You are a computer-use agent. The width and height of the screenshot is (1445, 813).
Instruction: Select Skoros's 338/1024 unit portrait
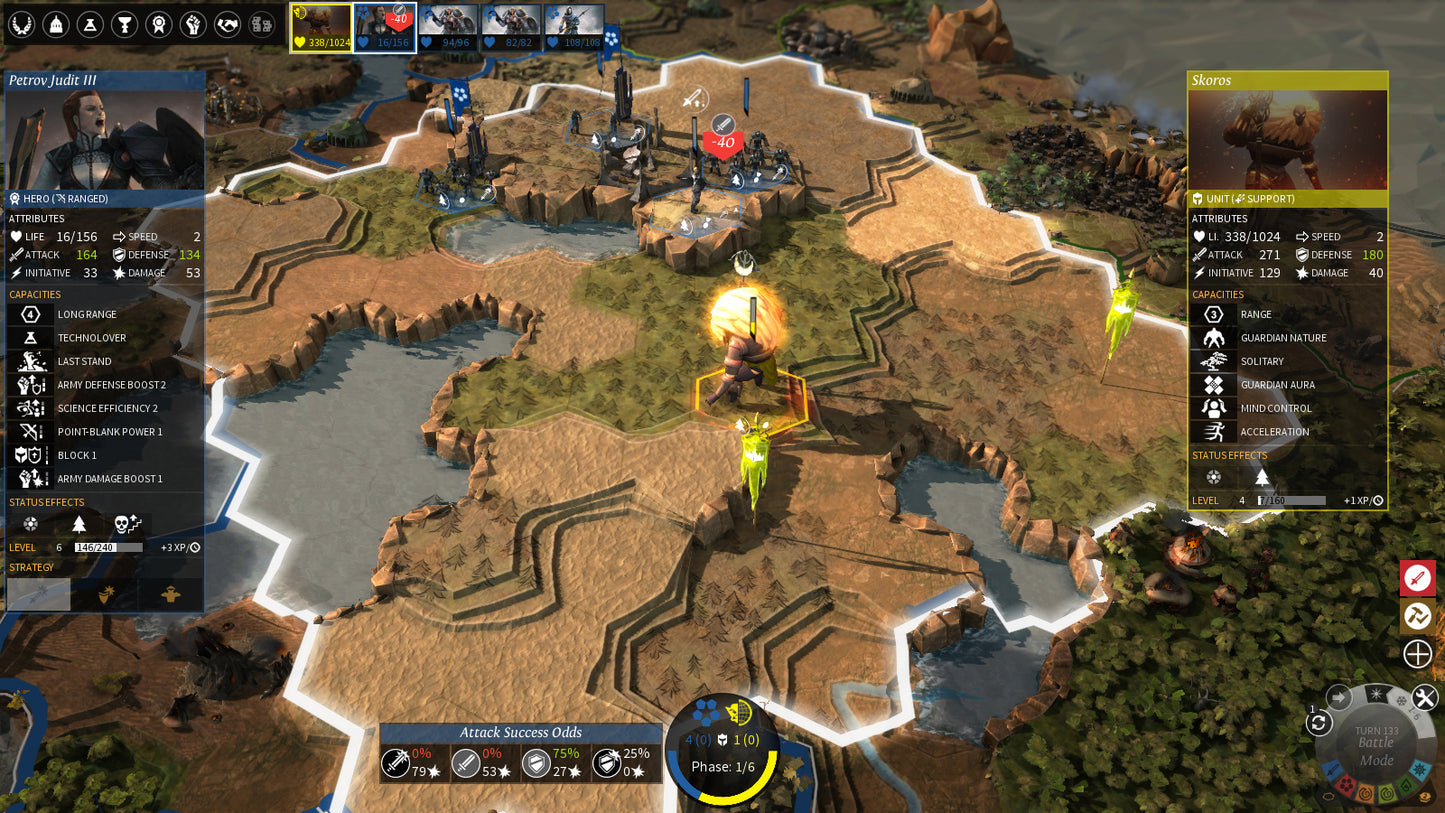[x=318, y=27]
